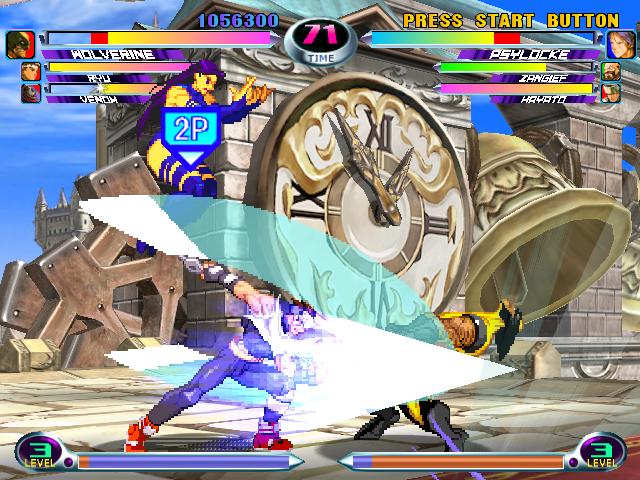Viewport: 640px width, 480px height.
Task: Click Ryu's small assist portrait
Action: point(29,71)
